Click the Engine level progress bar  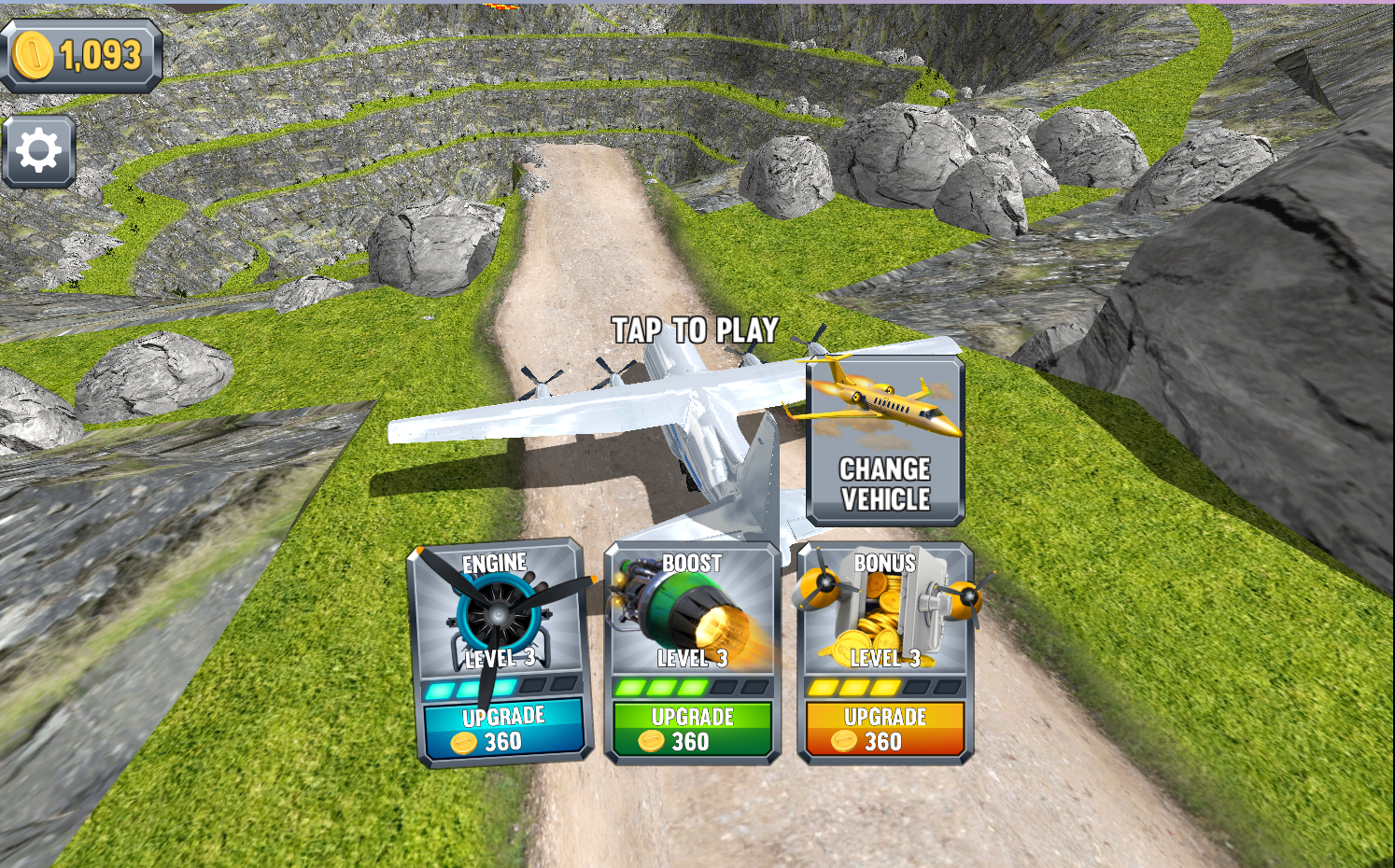point(501,688)
